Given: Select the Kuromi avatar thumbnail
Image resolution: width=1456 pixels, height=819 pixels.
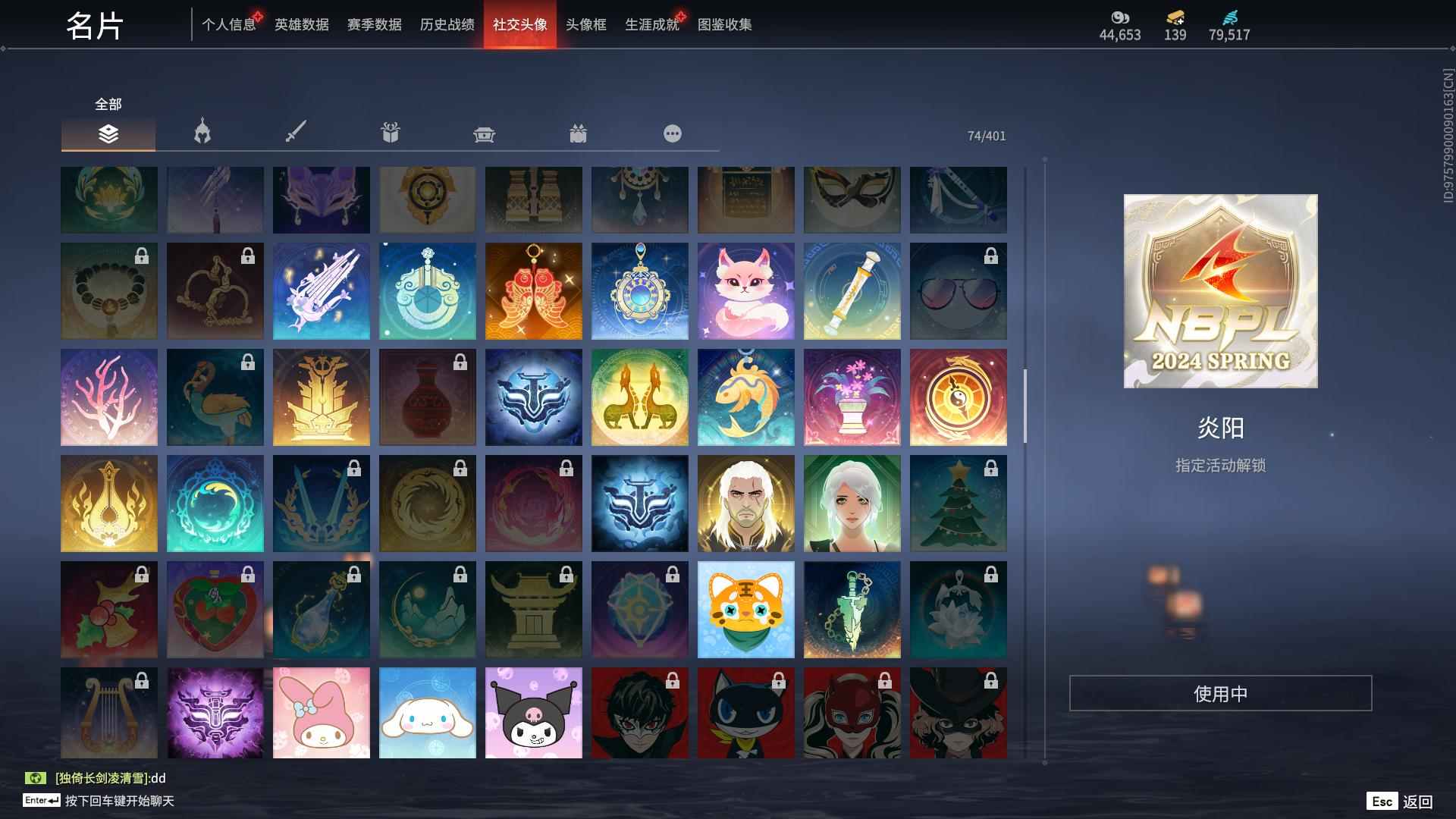Looking at the screenshot, I should coord(533,714).
